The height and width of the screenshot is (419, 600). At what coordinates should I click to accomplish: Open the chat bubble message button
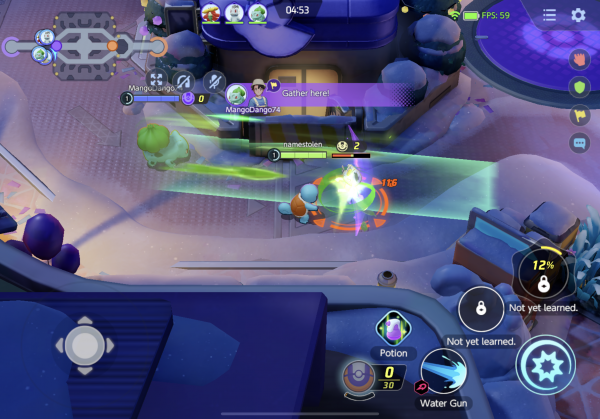point(578,143)
